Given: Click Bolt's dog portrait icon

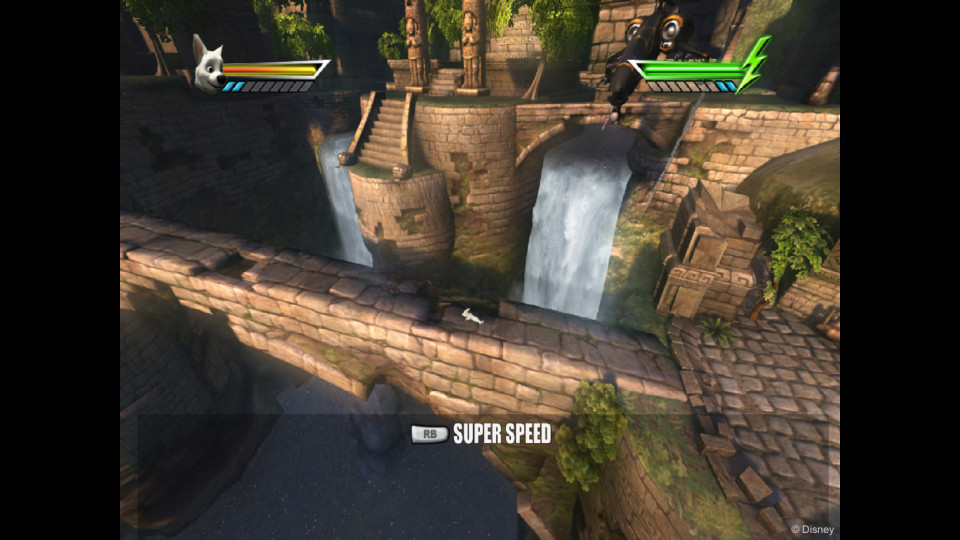Looking at the screenshot, I should [x=209, y=66].
